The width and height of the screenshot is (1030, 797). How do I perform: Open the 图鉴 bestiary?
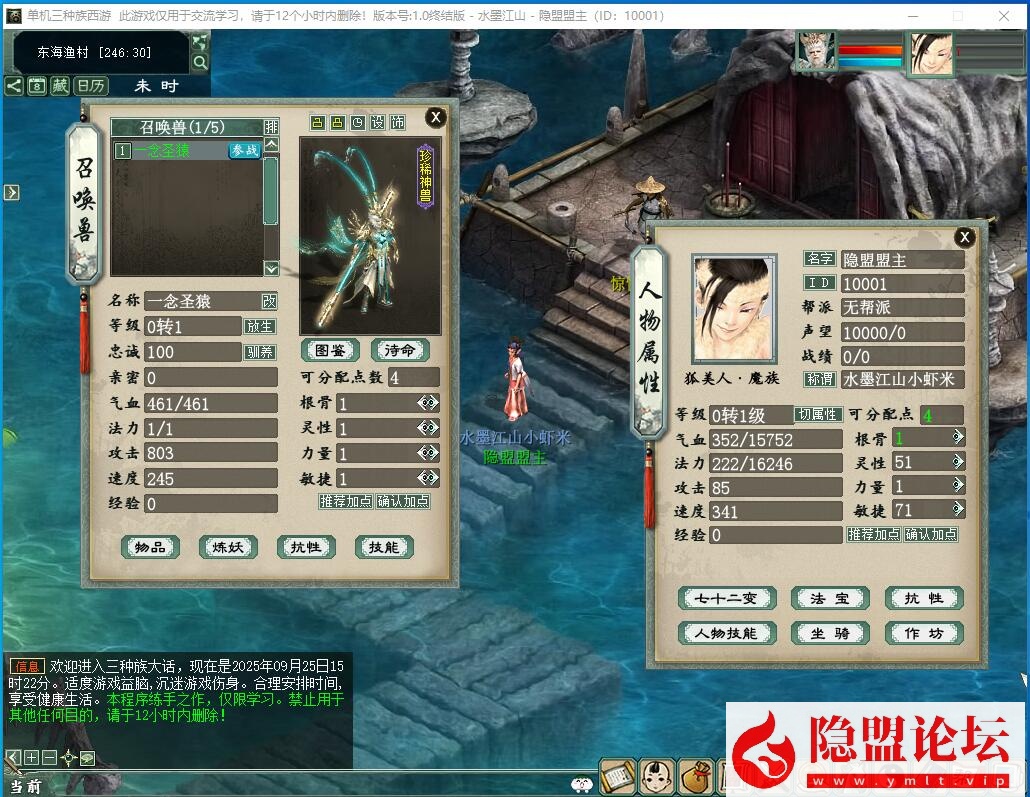pyautogui.click(x=330, y=350)
